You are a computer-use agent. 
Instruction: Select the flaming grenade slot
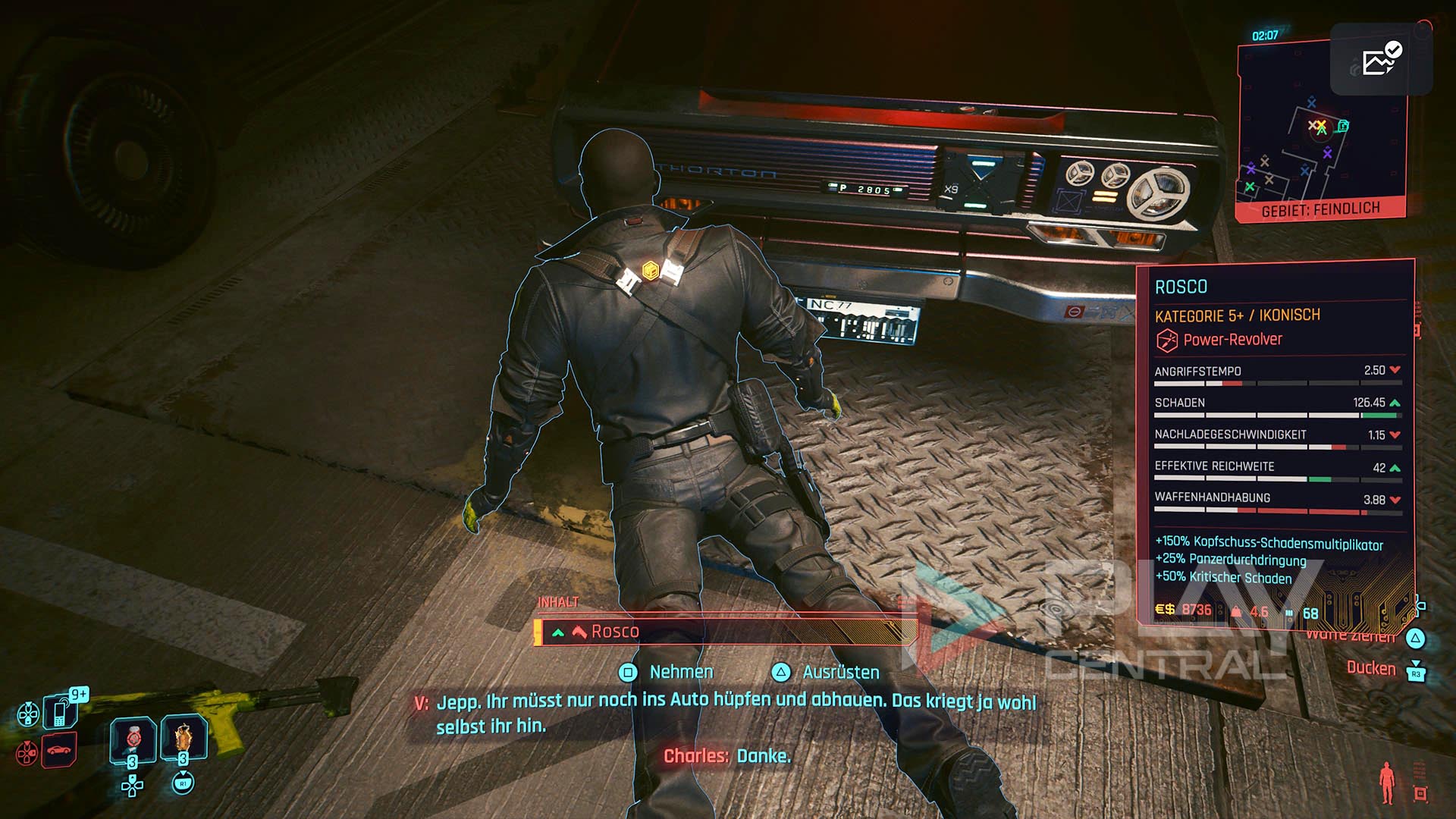184,739
